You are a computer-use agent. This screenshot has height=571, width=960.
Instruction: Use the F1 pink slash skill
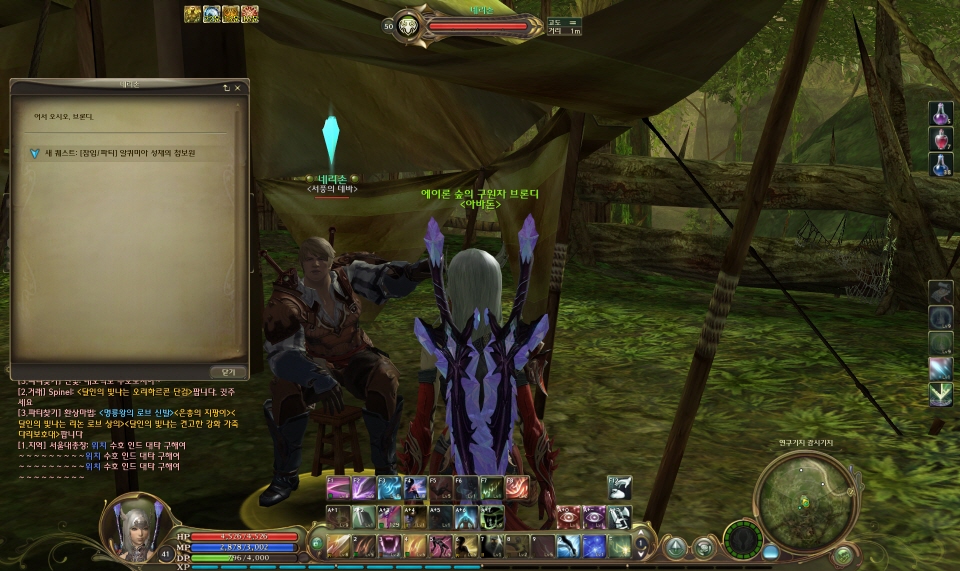(339, 487)
